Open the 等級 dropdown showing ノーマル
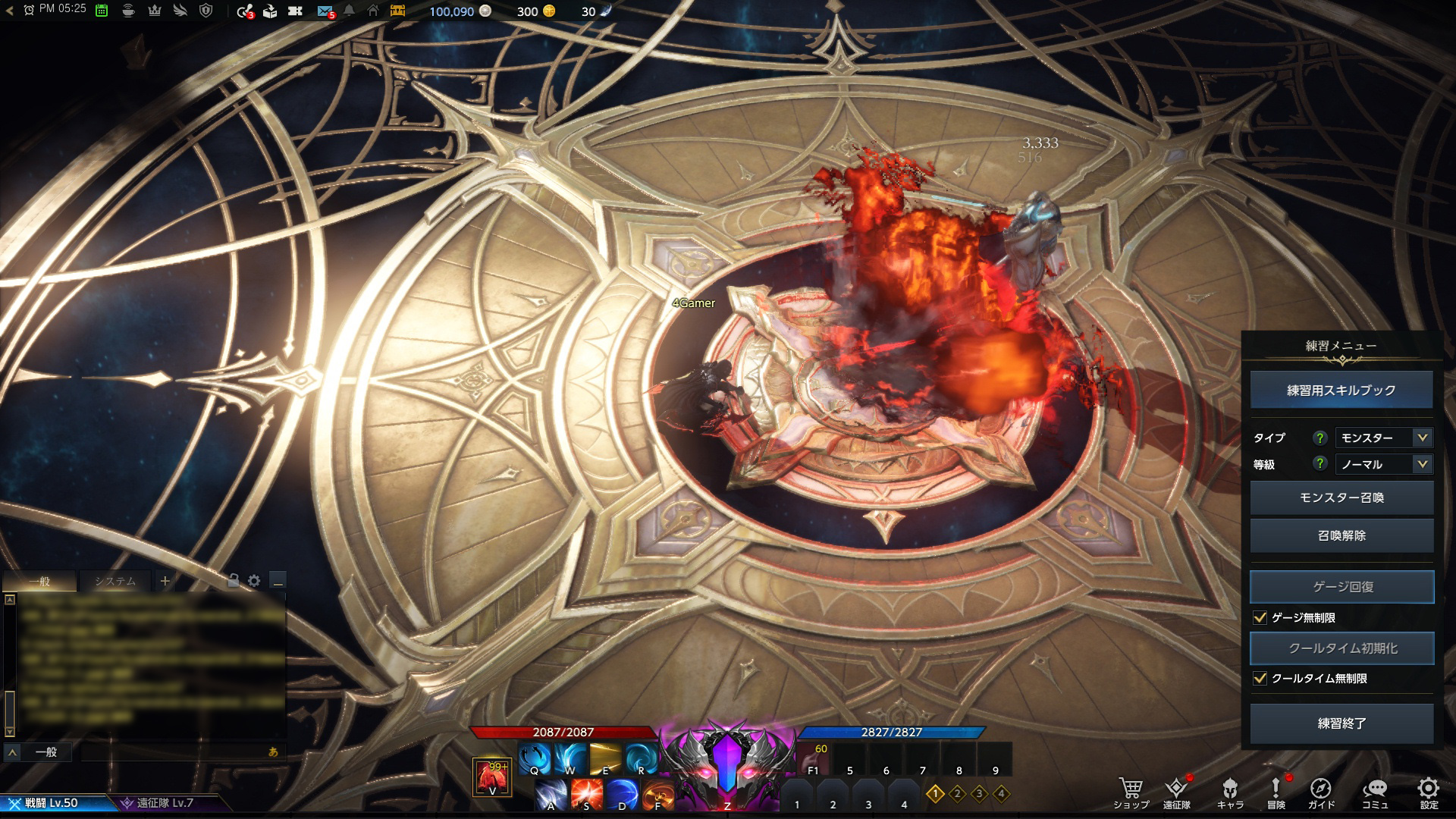Image resolution: width=1456 pixels, height=819 pixels. pyautogui.click(x=1383, y=464)
